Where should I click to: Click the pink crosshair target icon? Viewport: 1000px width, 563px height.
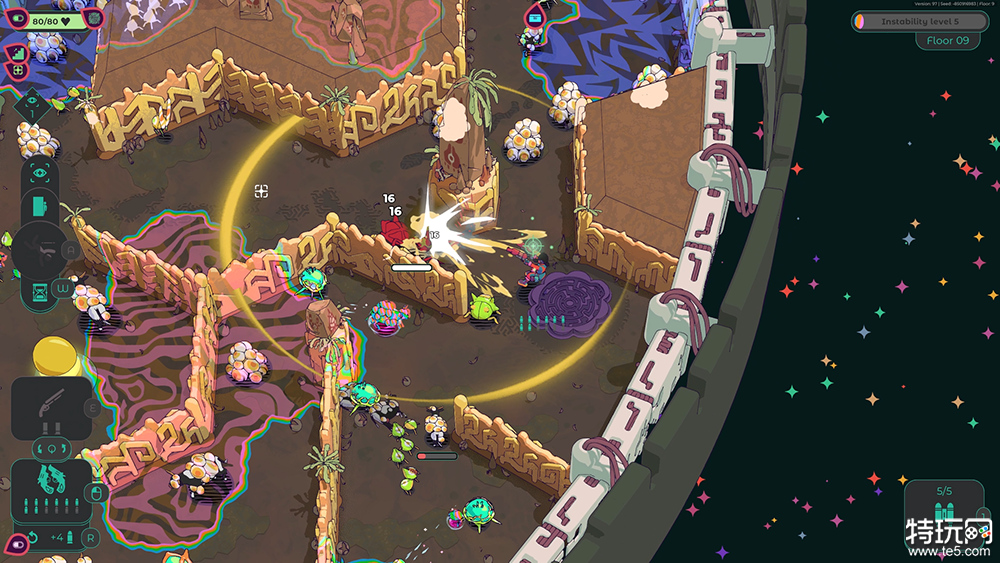(16, 70)
